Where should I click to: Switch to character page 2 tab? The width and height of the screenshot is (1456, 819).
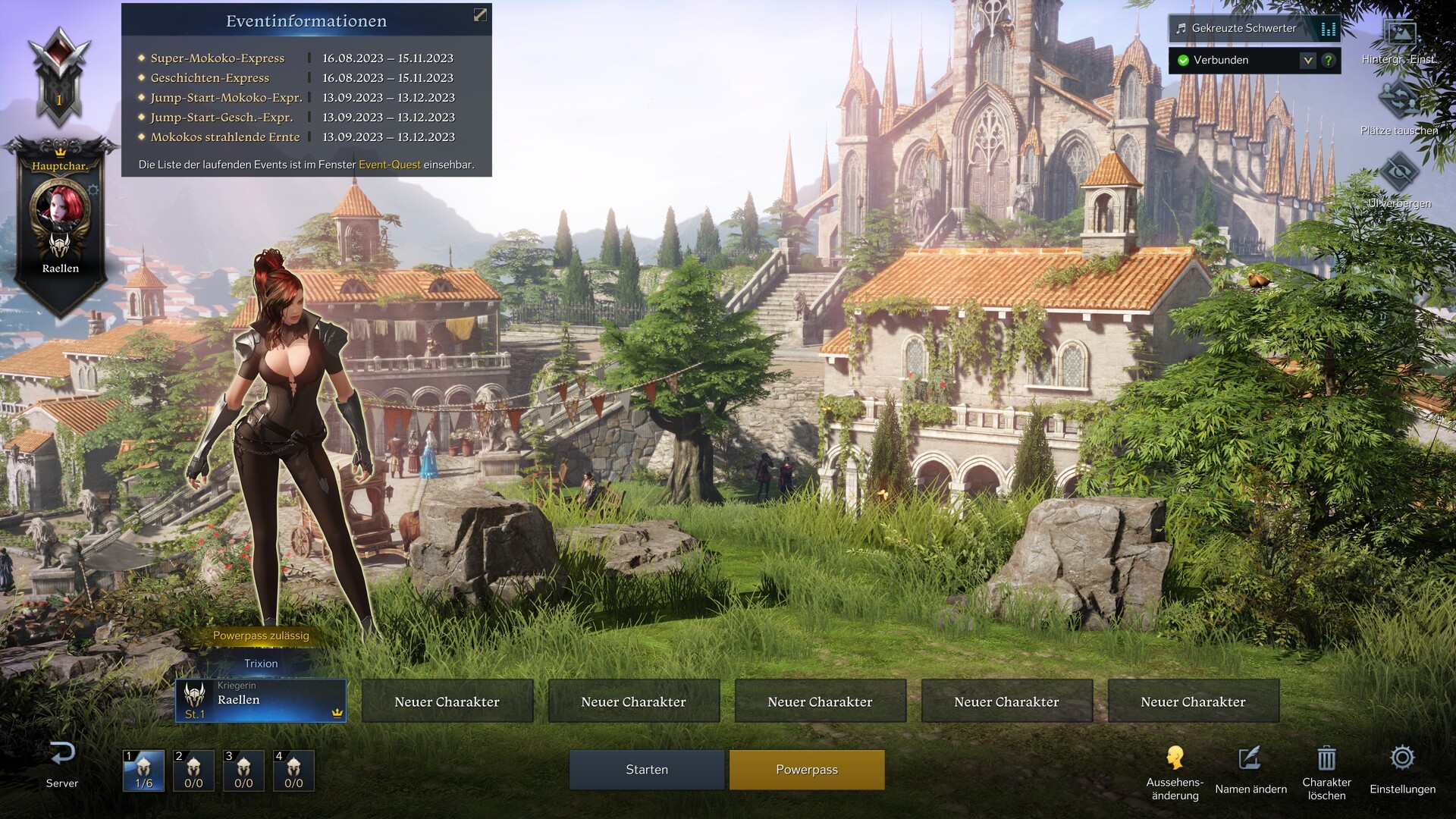[x=193, y=770]
